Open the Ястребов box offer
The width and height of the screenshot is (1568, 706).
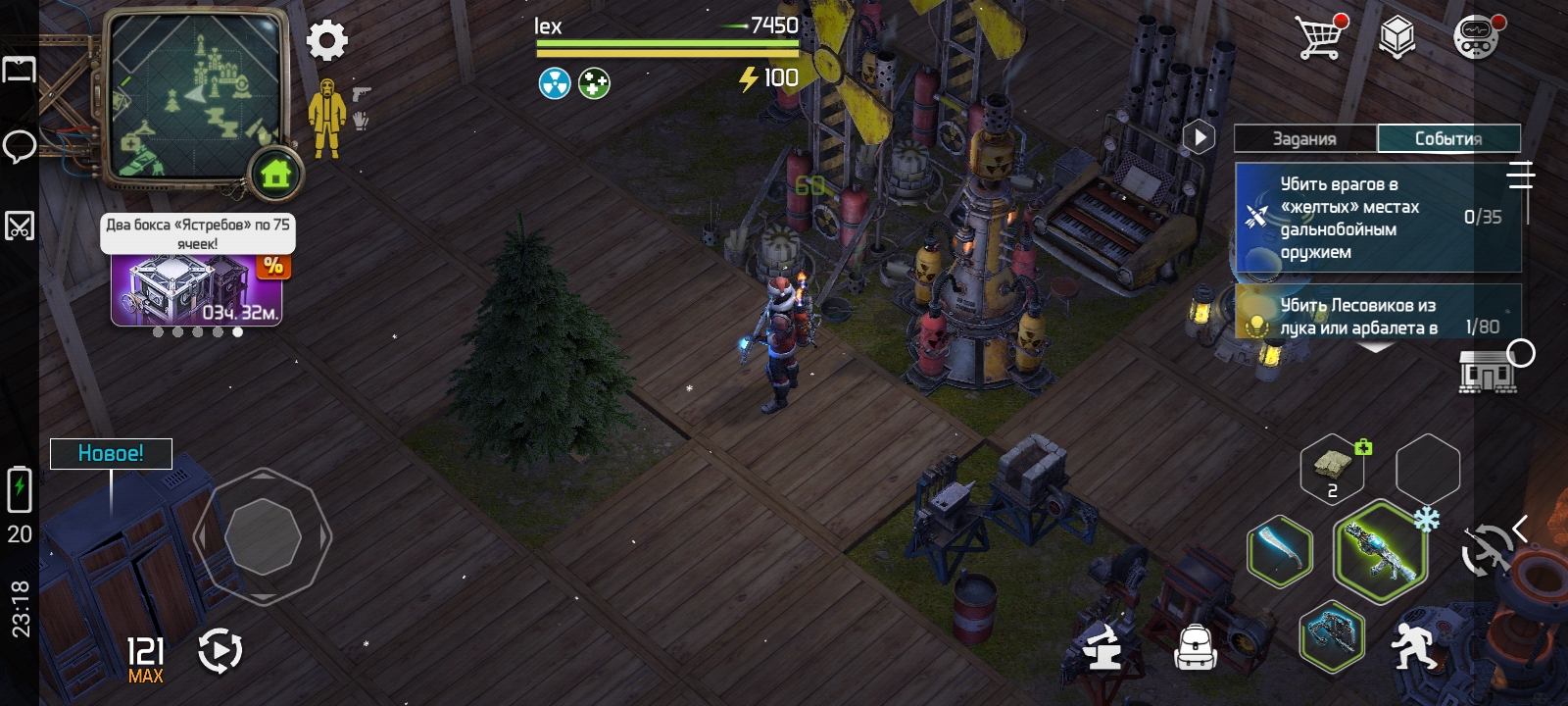196,287
